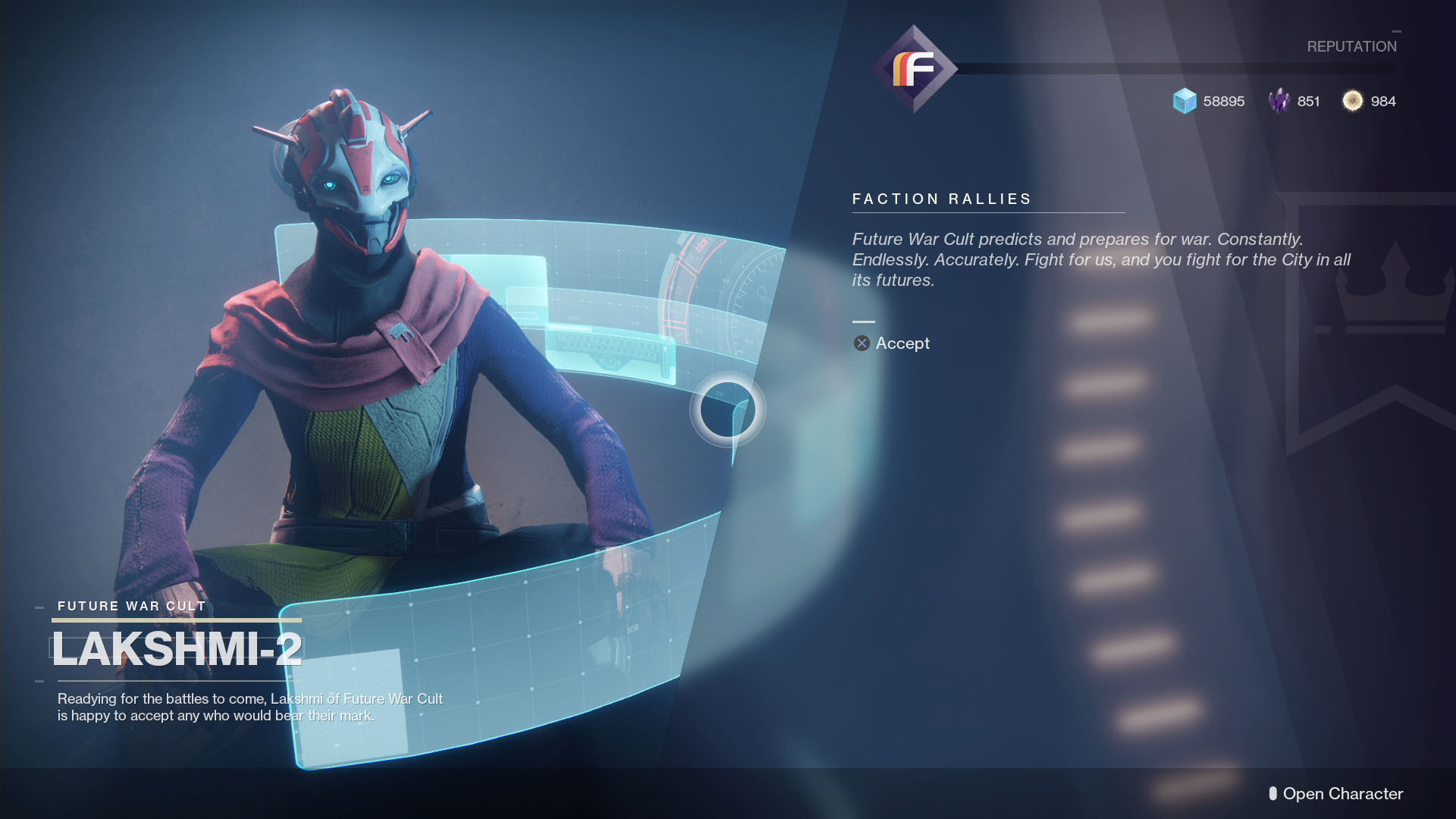Screen dimensions: 1456x819
Task: Click the X button glyph beside Accept
Action: [861, 343]
